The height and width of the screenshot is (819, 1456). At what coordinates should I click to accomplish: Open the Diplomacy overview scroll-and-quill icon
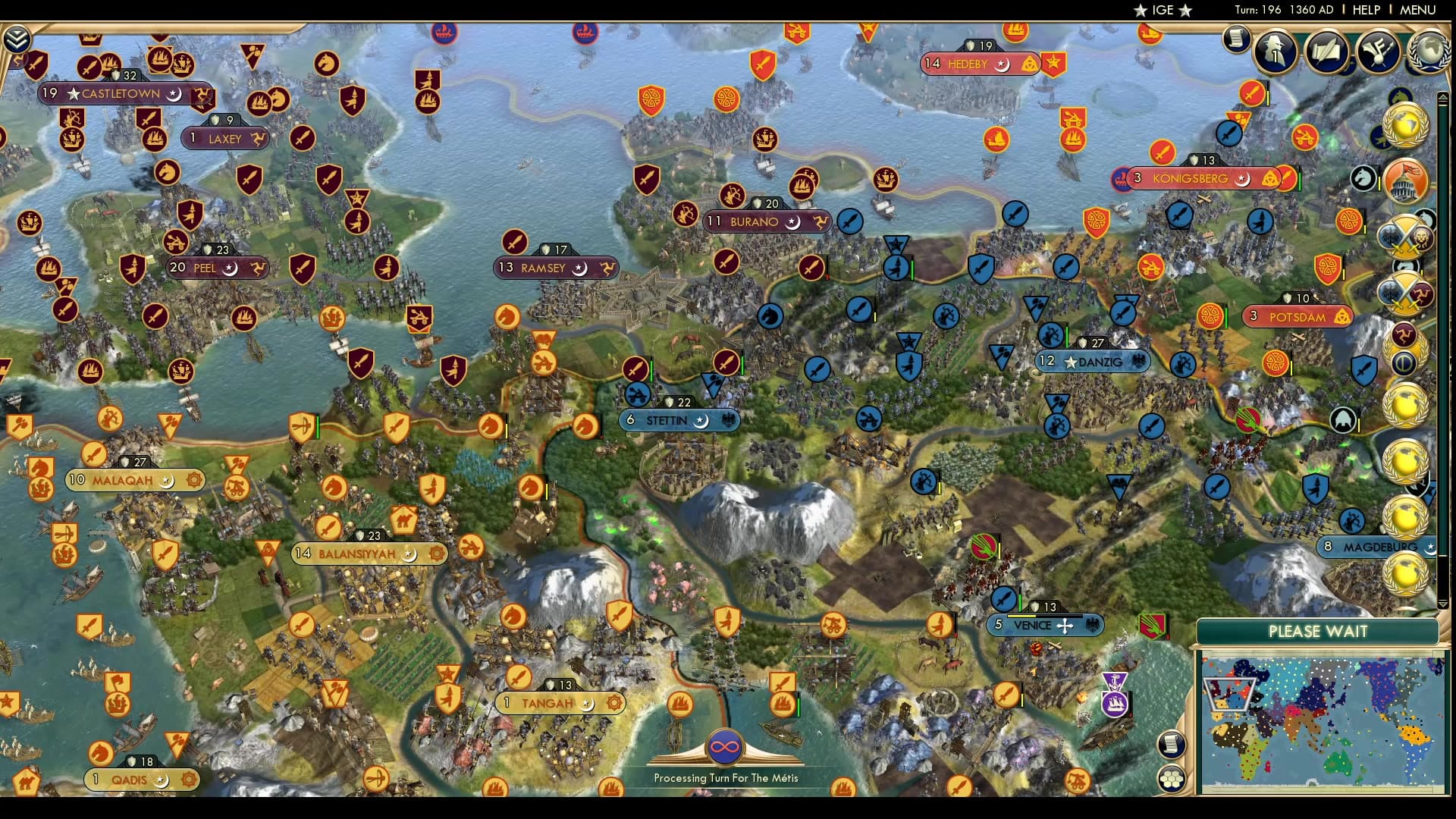(x=1327, y=52)
